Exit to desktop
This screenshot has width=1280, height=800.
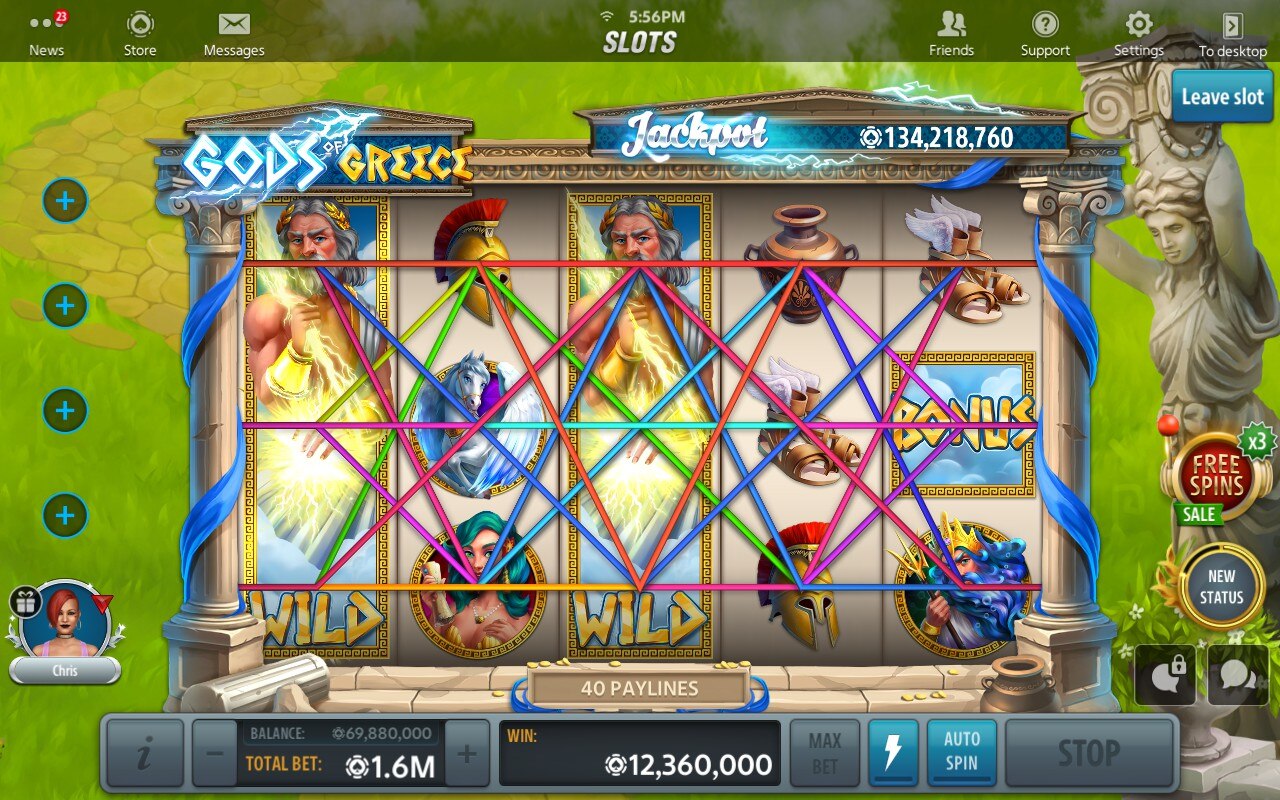1233,34
